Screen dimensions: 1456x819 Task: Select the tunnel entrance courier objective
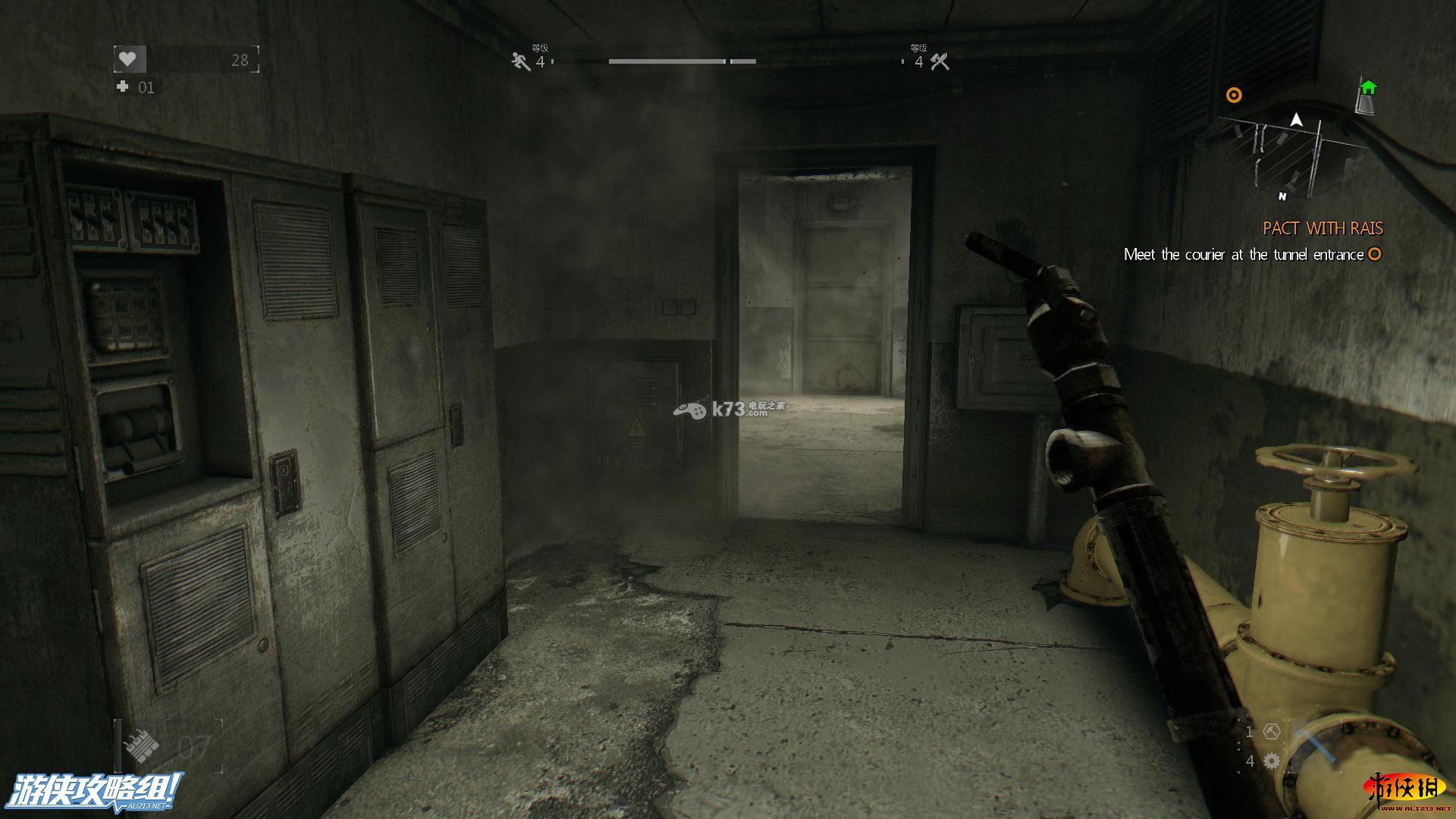pyautogui.click(x=1244, y=255)
